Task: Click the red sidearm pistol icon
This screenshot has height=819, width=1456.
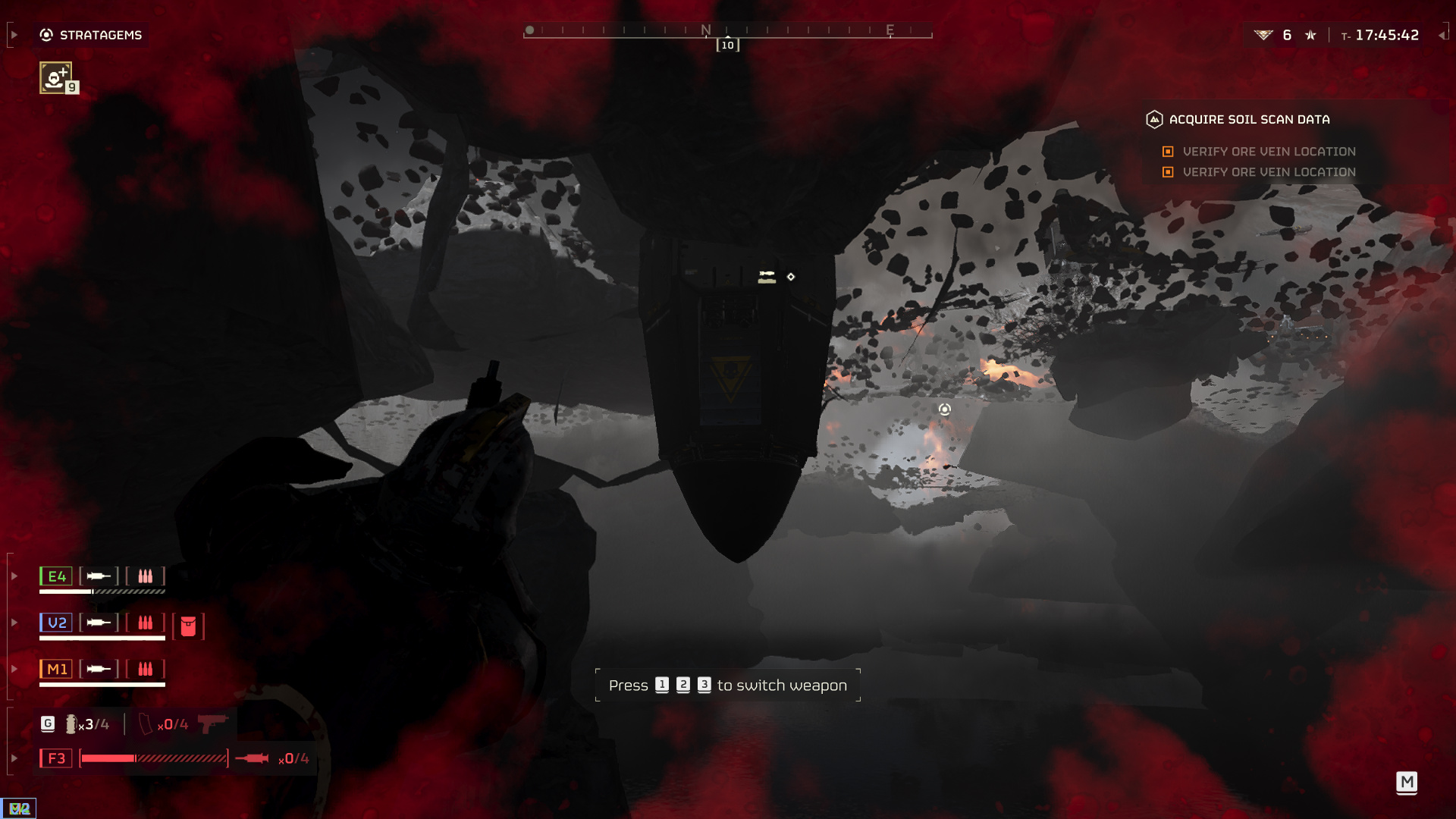Action: pyautogui.click(x=213, y=723)
